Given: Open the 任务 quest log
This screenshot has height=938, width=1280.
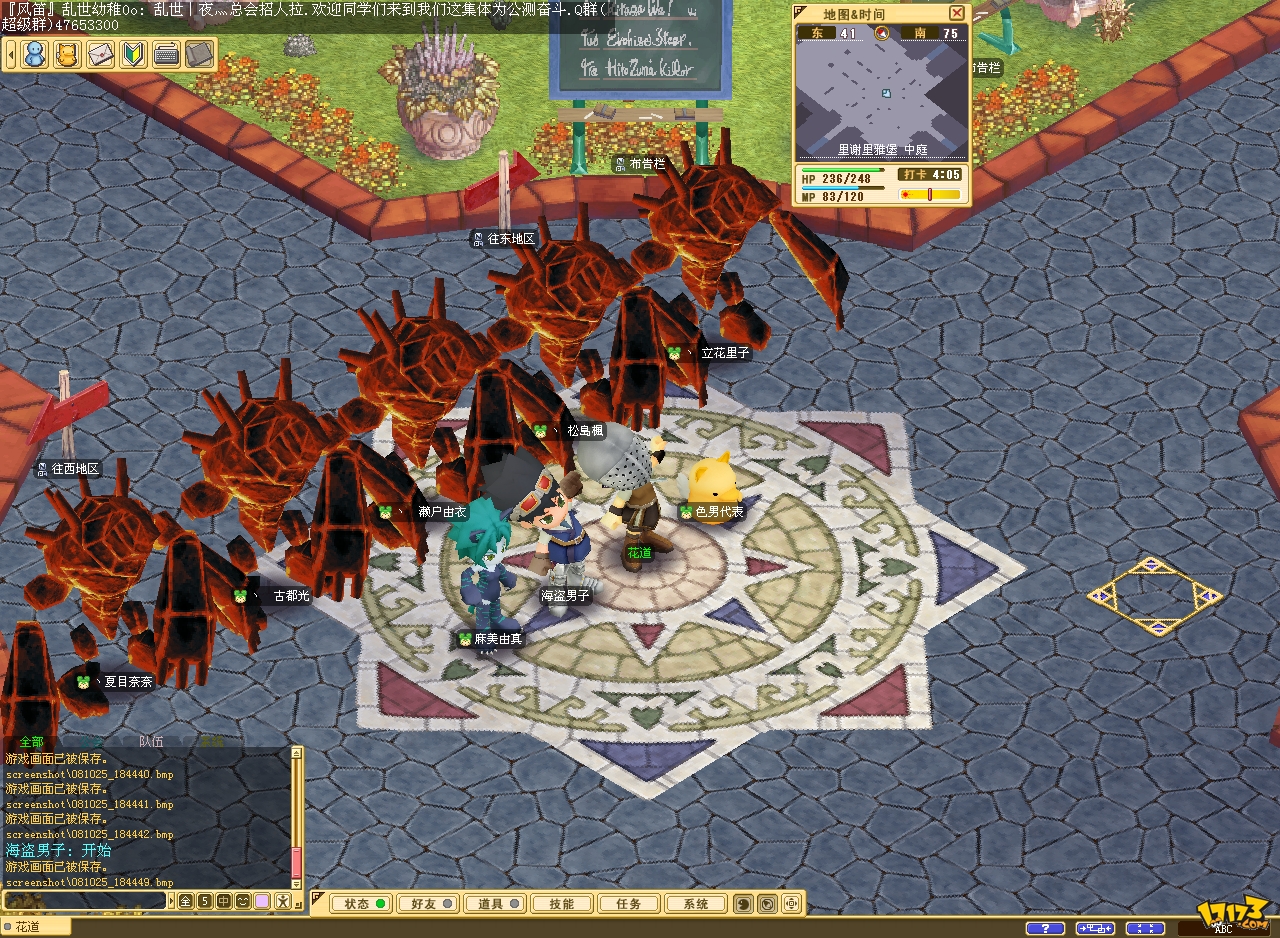Looking at the screenshot, I should click(629, 904).
